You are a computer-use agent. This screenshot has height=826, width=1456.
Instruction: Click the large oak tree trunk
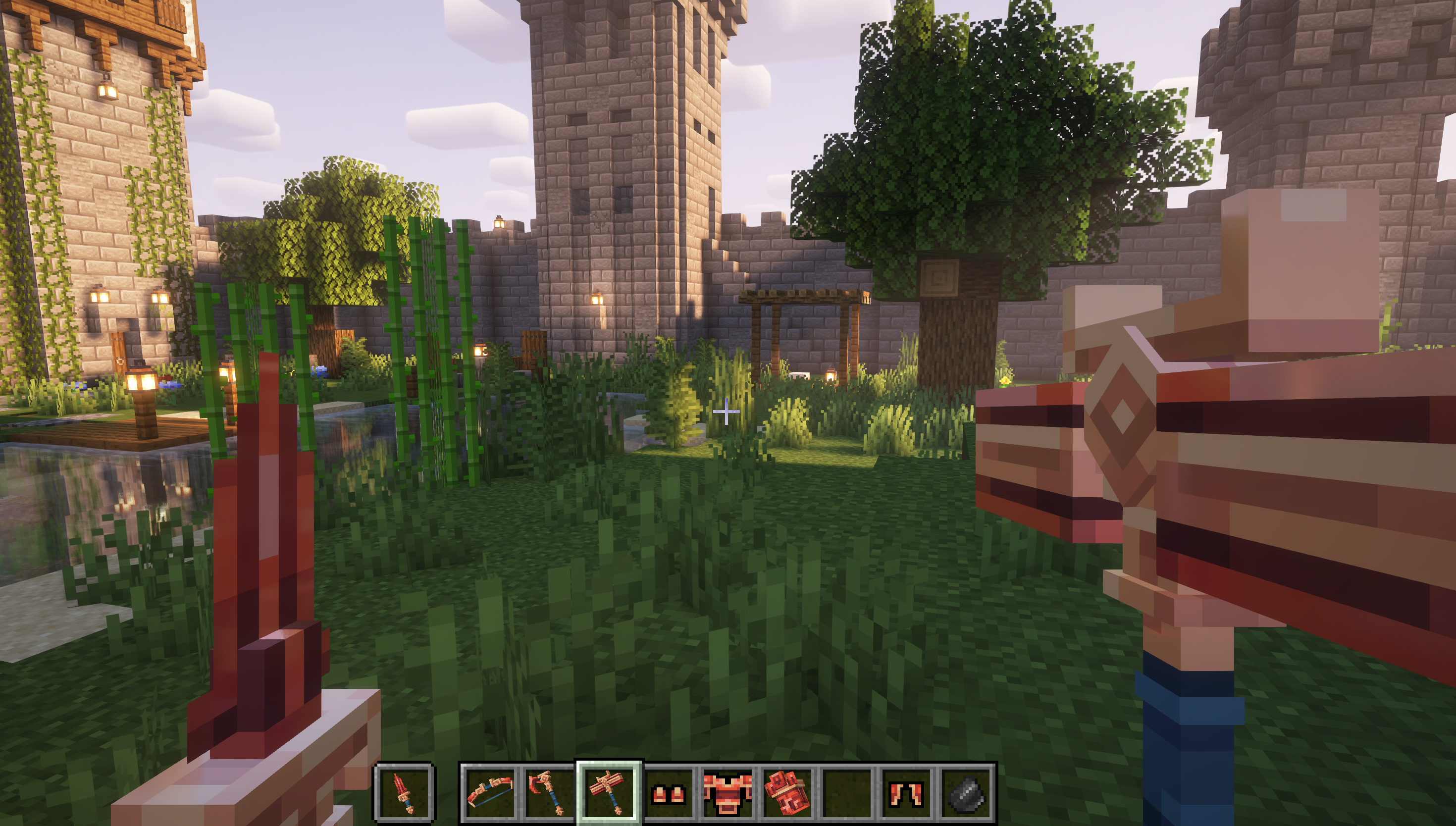click(959, 340)
